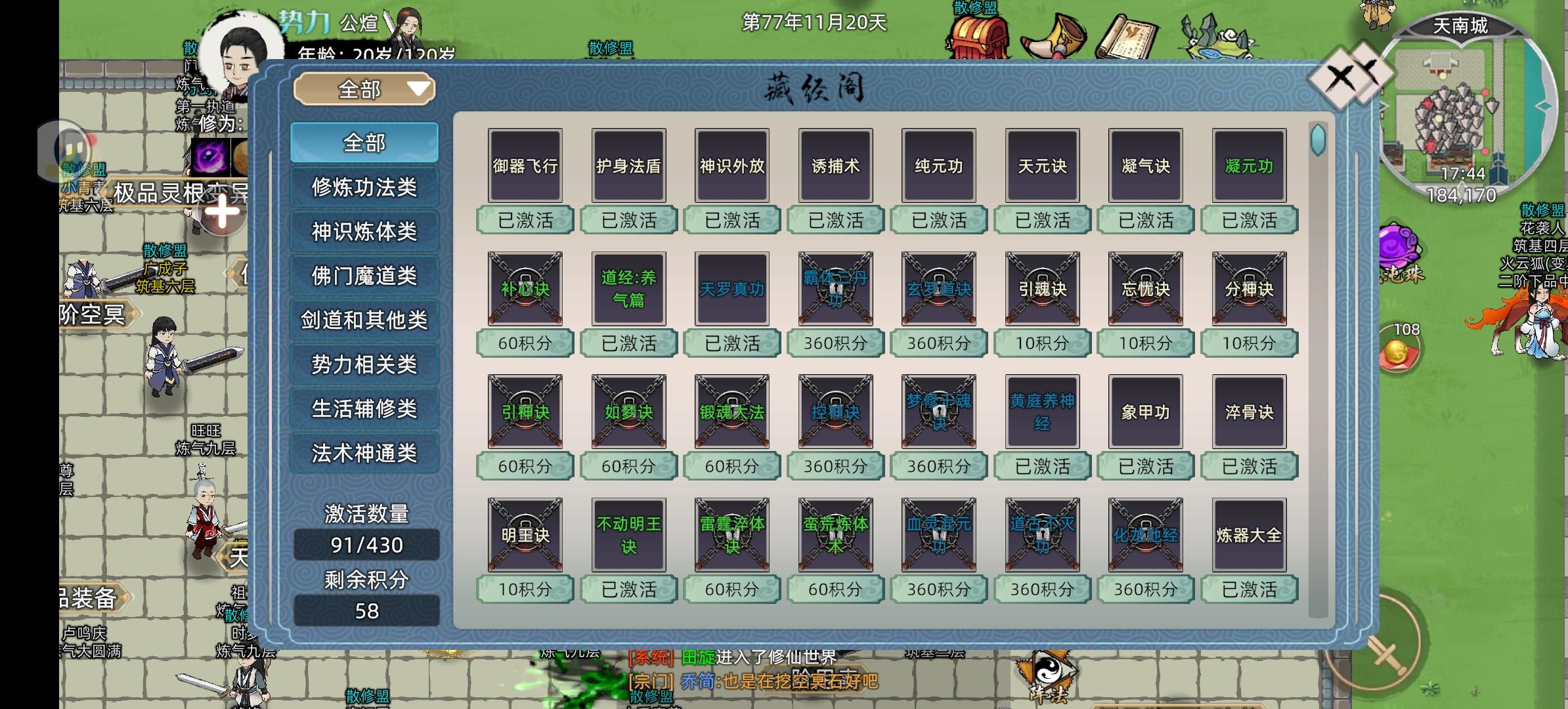1568x709 pixels.
Task: Switch to the 法术神通类 category
Action: tap(364, 453)
